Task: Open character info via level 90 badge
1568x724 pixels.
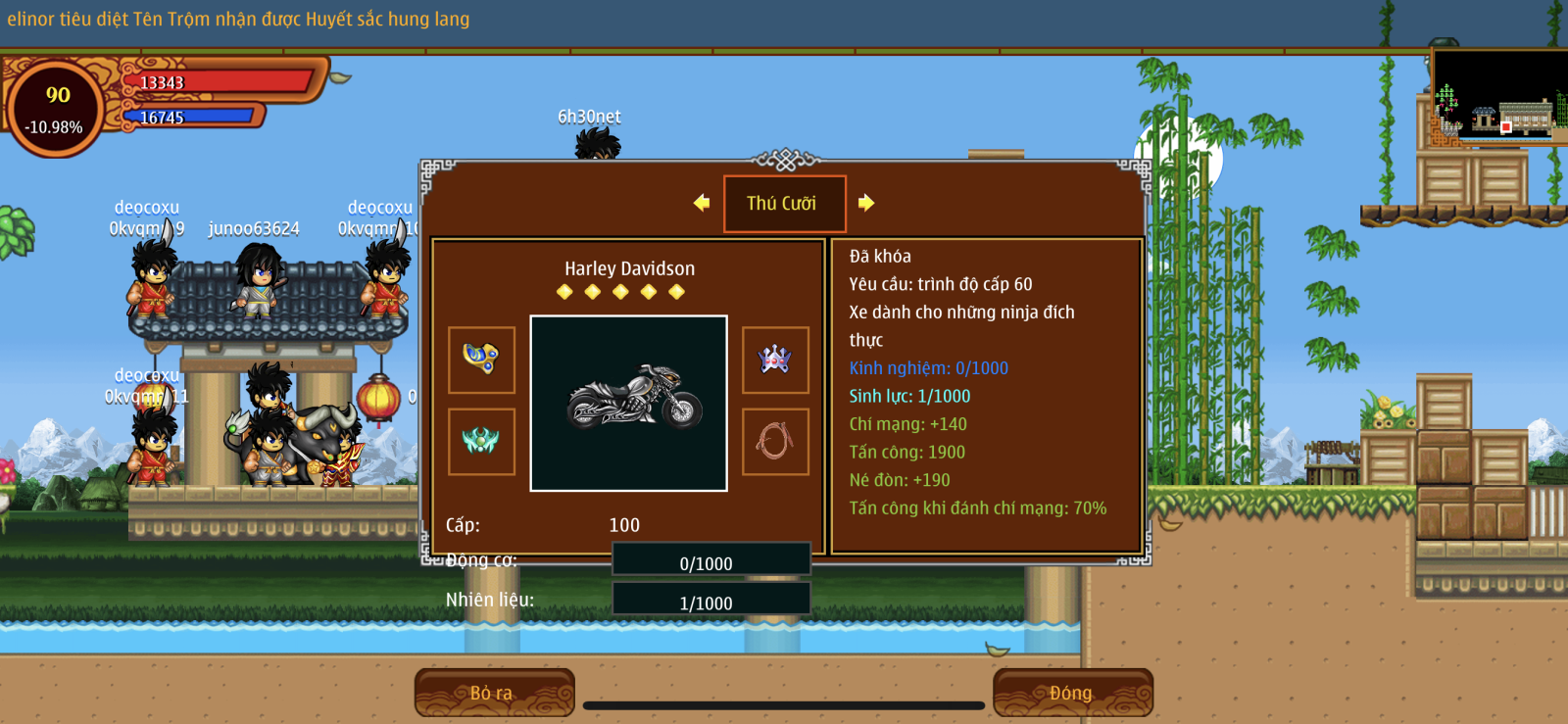Action: (x=56, y=108)
